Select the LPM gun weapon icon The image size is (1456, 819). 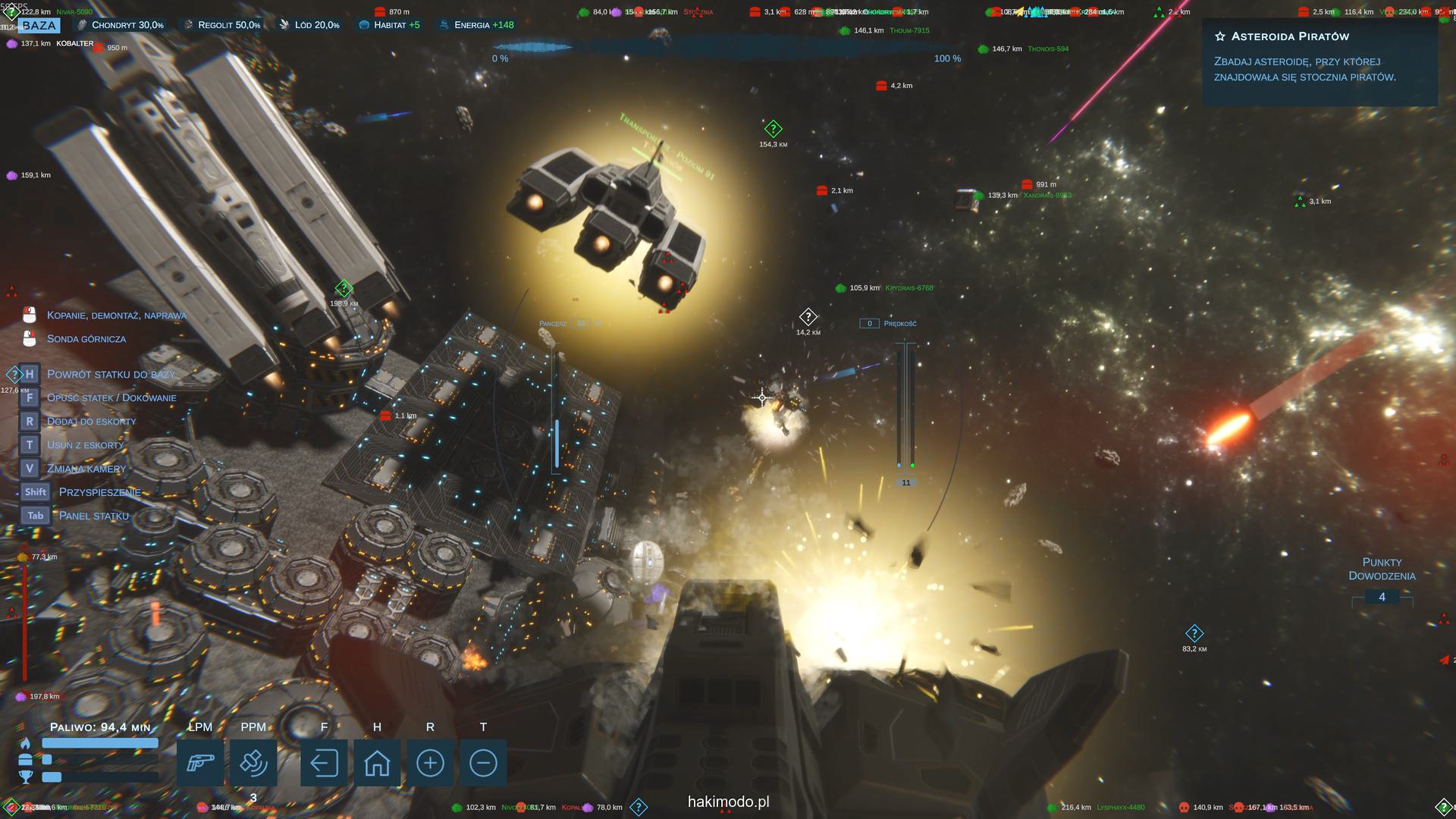[x=200, y=762]
